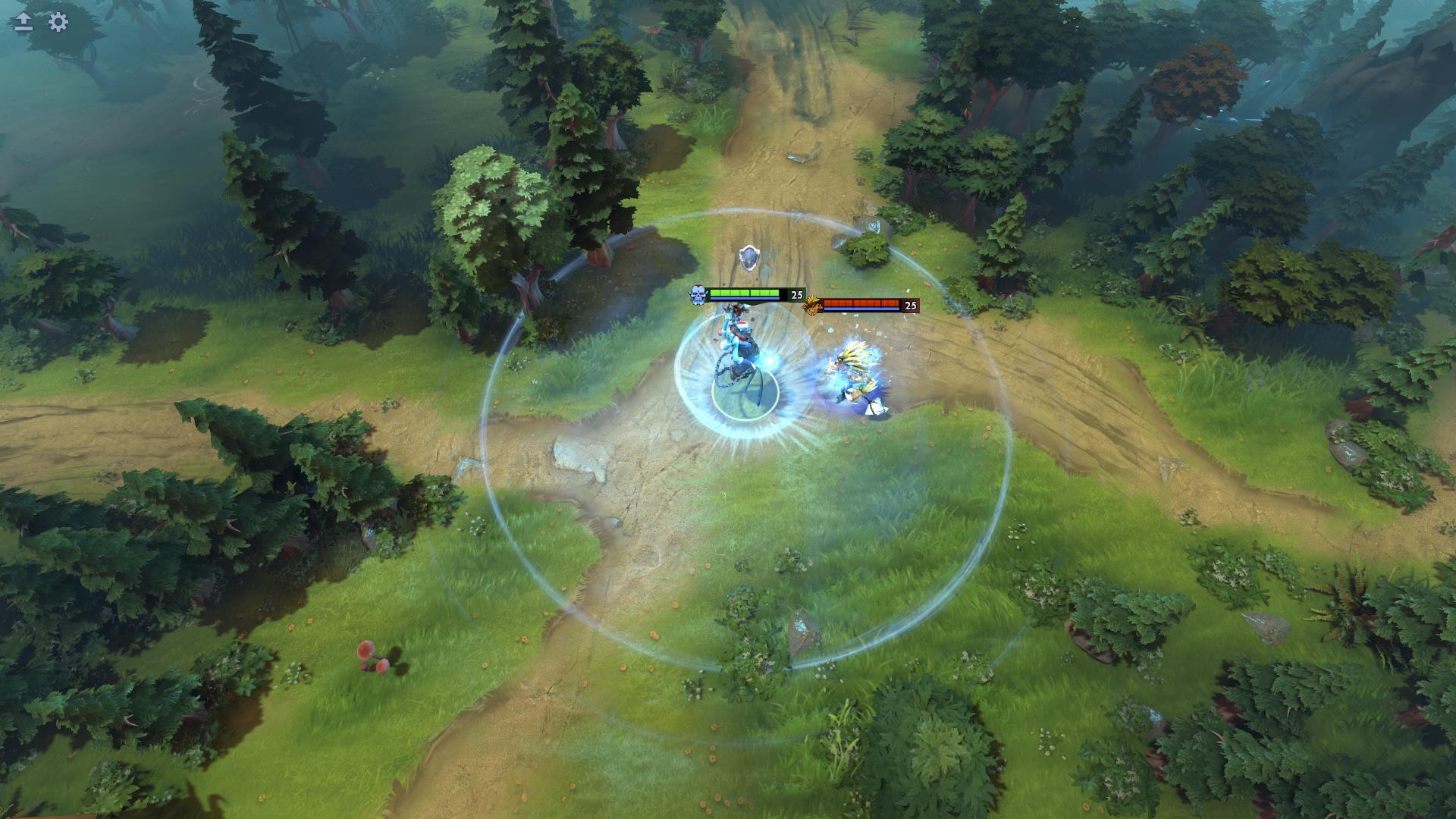Viewport: 1456px width, 819px height.
Task: Click the upload arrow icon
Action: click(x=24, y=22)
